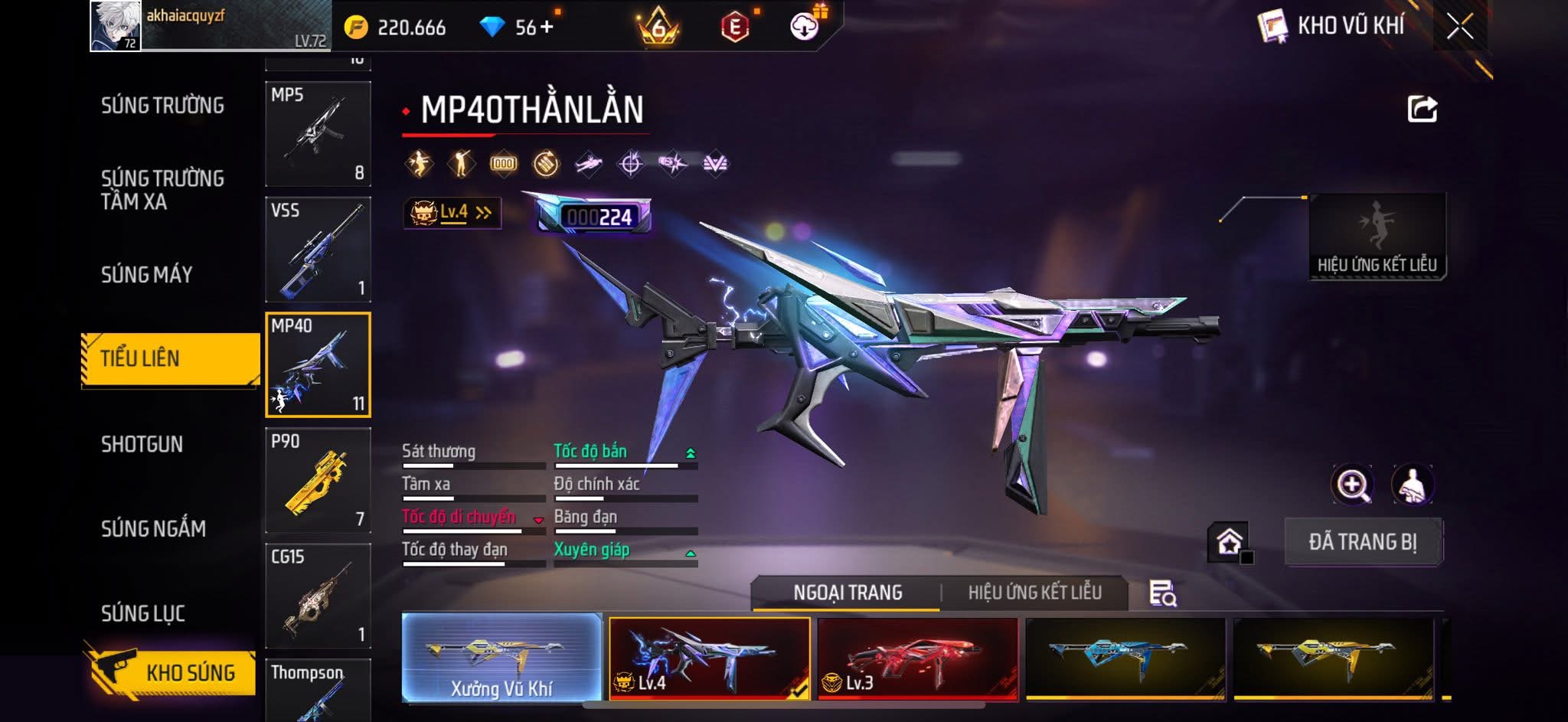Viewport: 1568px width, 722px height.
Task: Close the weapon armory screen
Action: [1459, 27]
